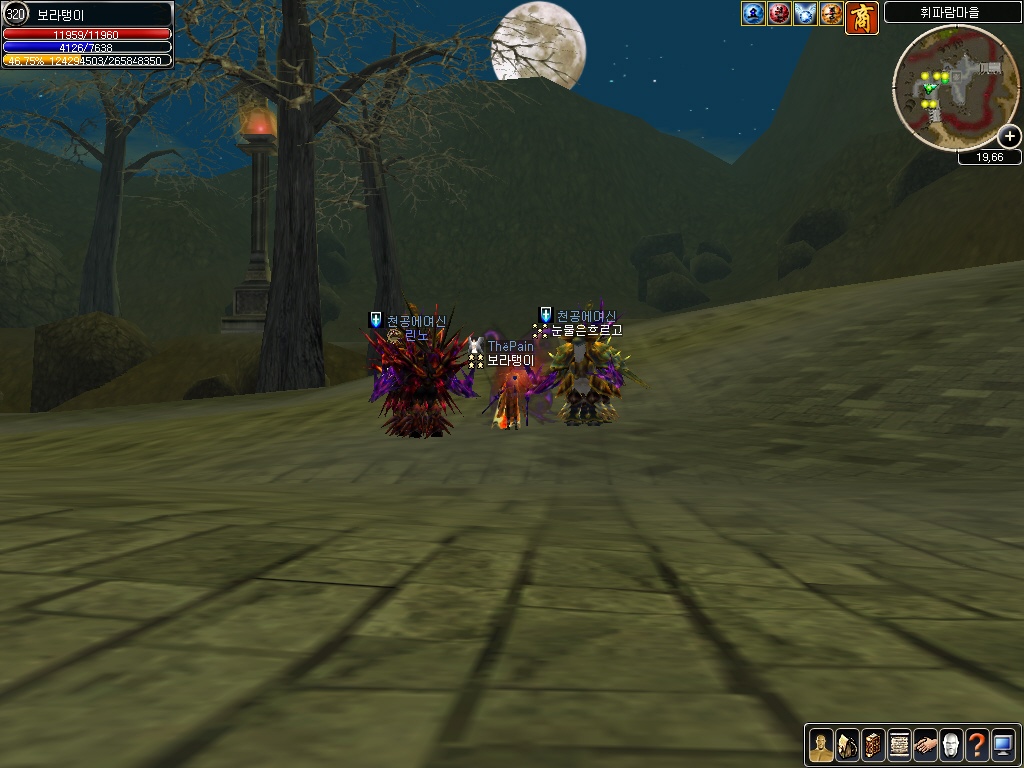Viewport: 1024px width, 768px height.
Task: Click the red merchant 商 icon
Action: [862, 18]
